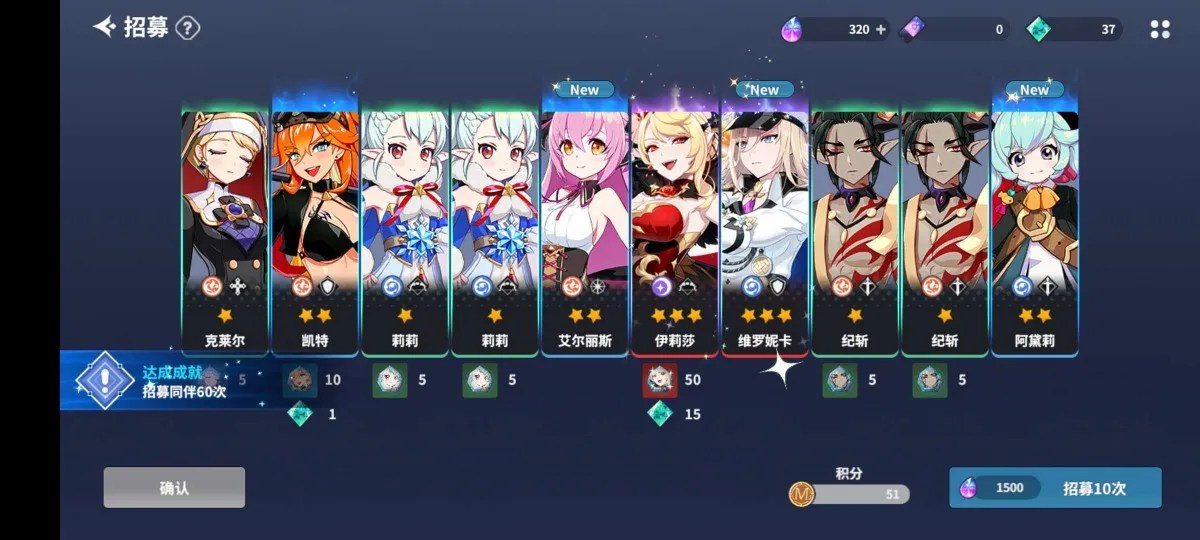Click the ticket currency icon
This screenshot has height=540, width=1200.
(x=914, y=29)
